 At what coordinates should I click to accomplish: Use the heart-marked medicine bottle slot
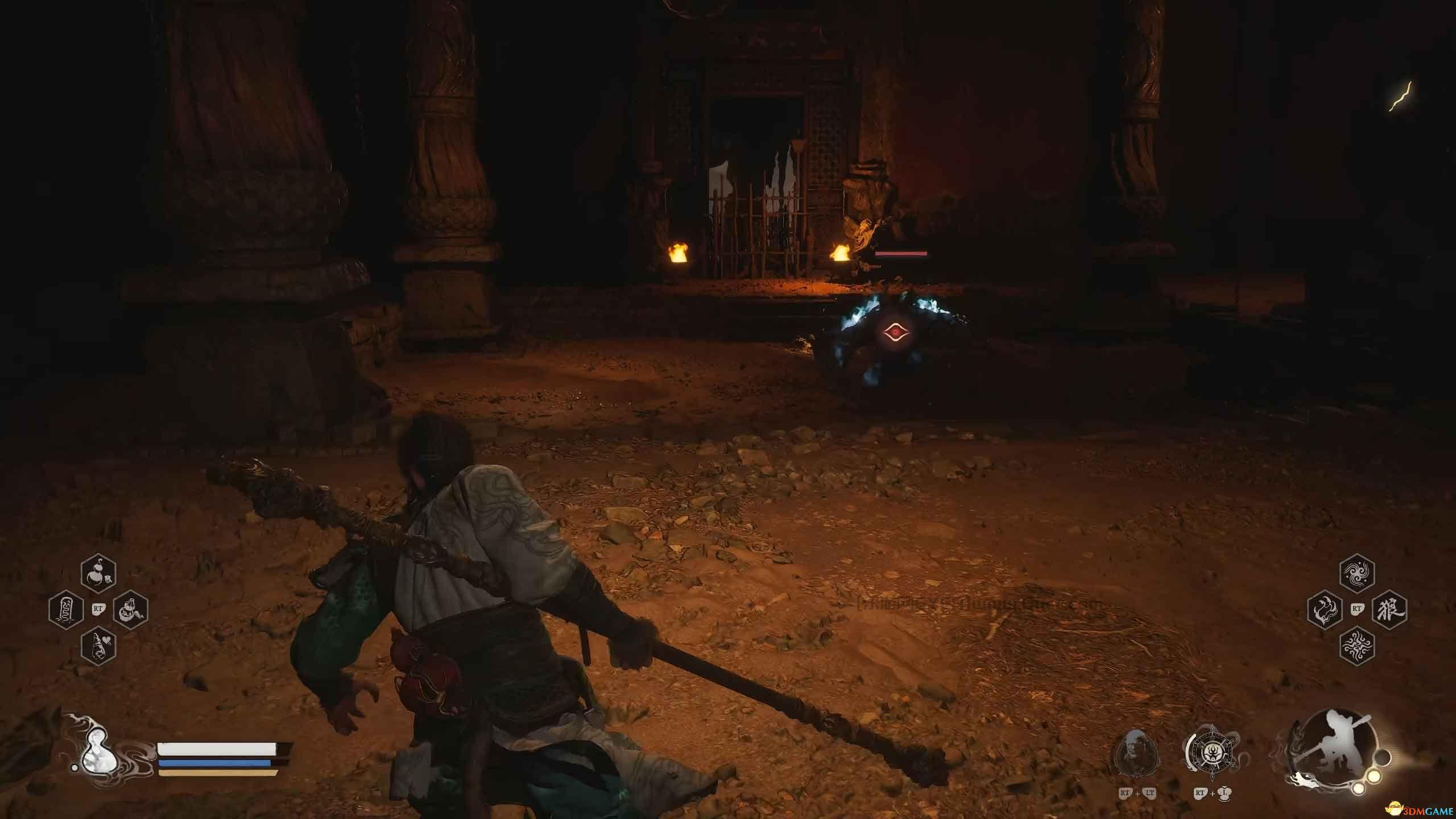point(98,646)
